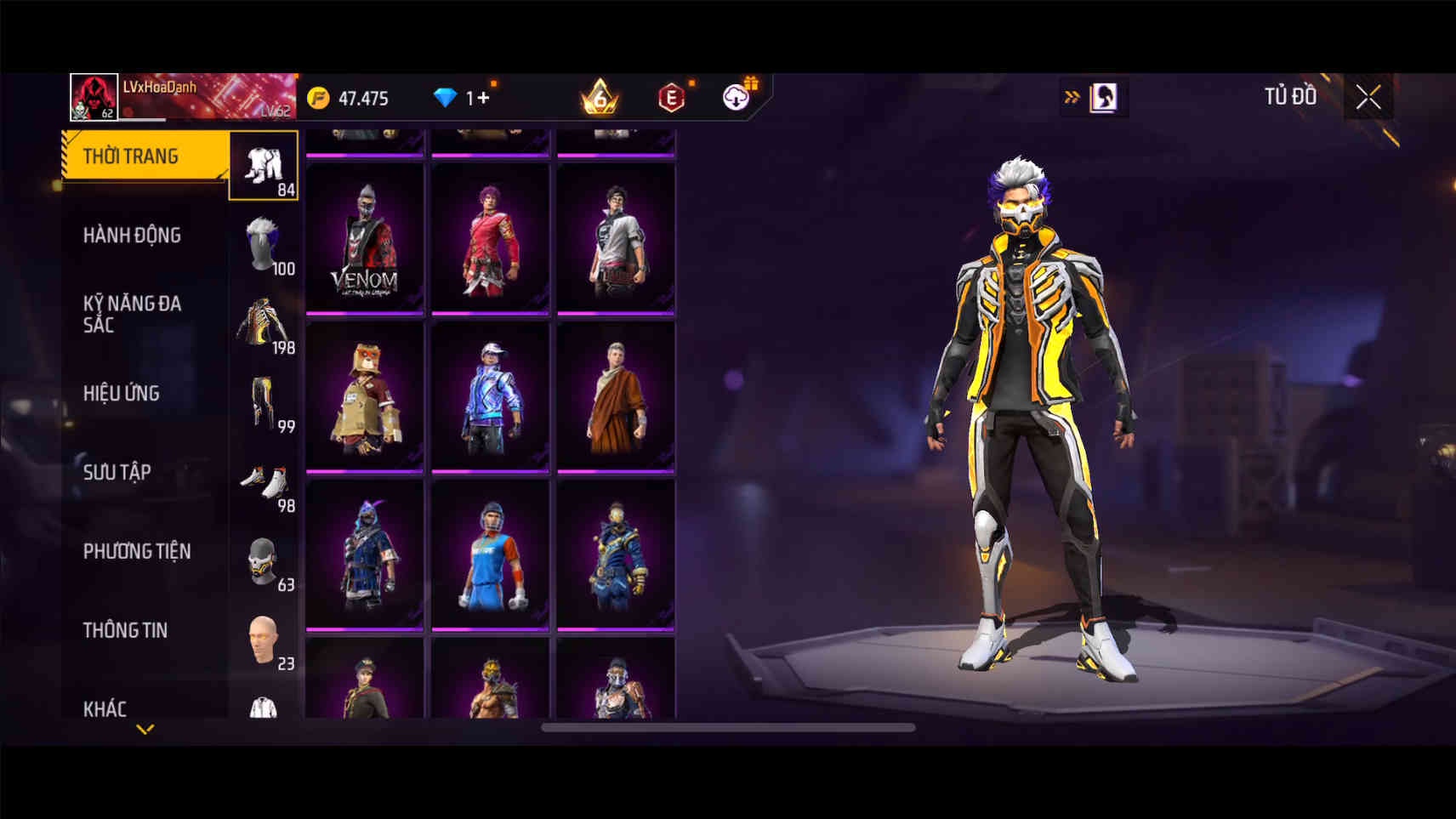The image size is (1456, 819).
Task: Select the mask subcategory with 63 items
Action: (x=264, y=561)
